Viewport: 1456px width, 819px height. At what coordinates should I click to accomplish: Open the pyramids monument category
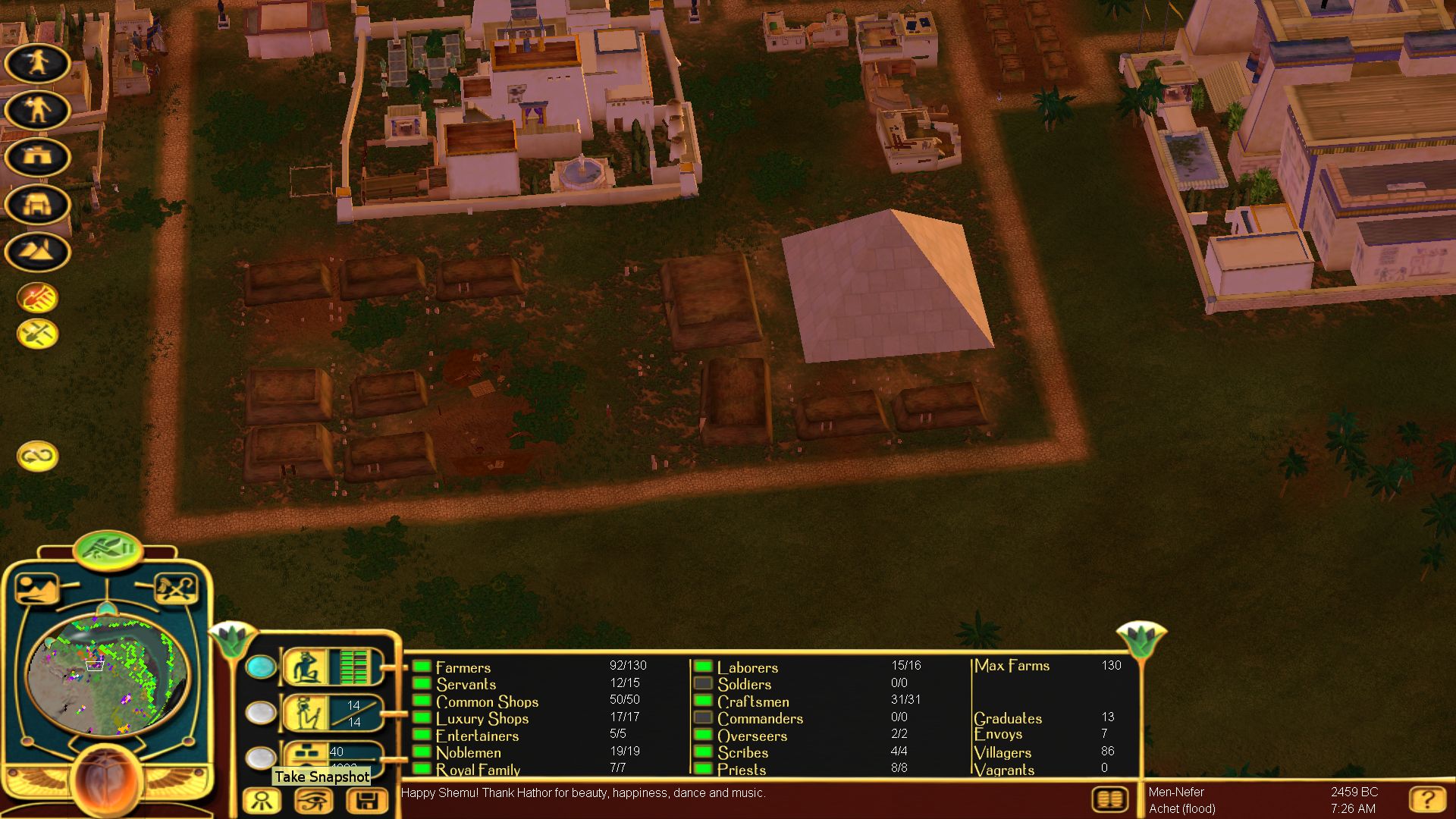[37, 252]
